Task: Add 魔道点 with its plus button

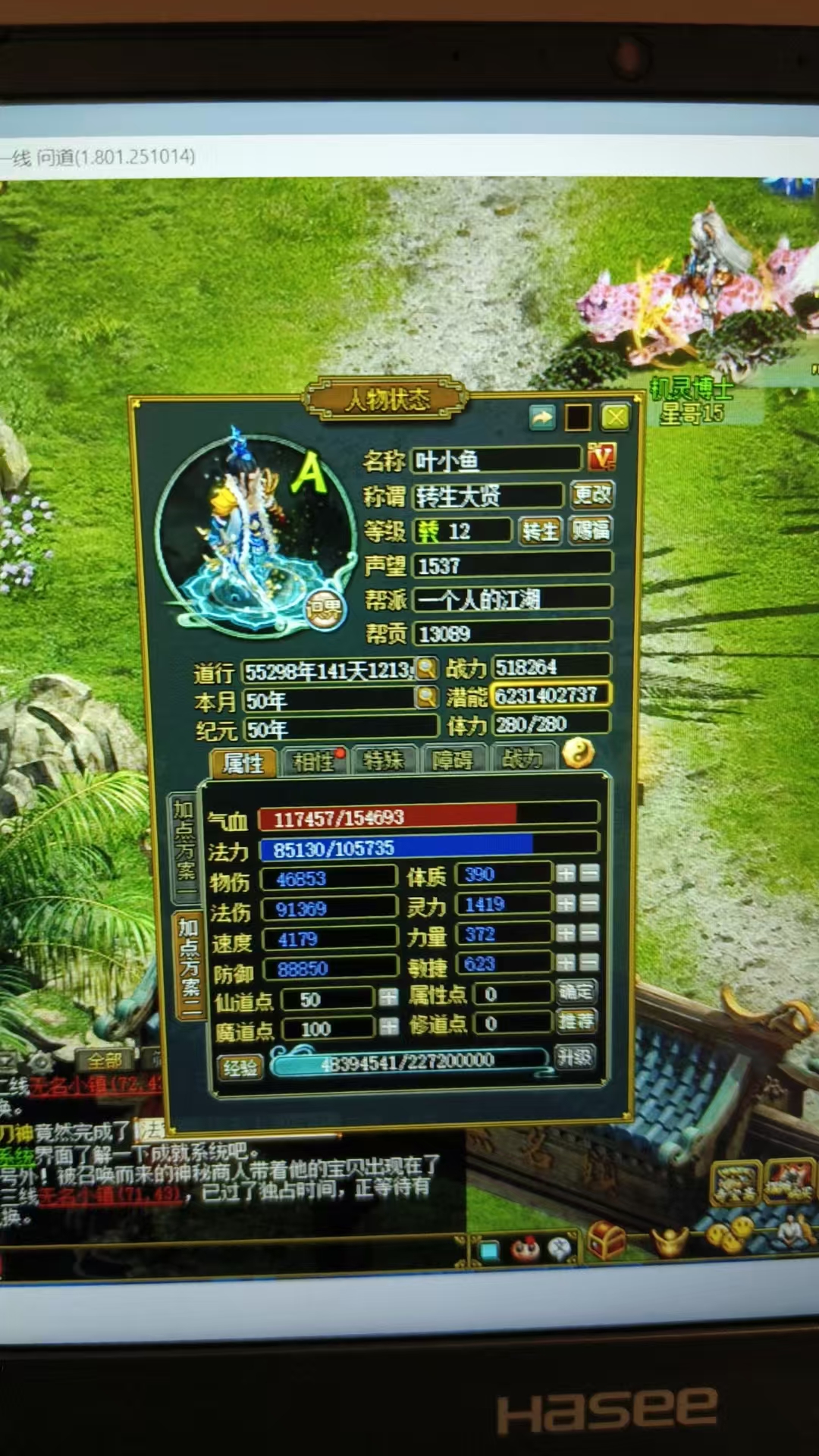Action: (388, 1027)
